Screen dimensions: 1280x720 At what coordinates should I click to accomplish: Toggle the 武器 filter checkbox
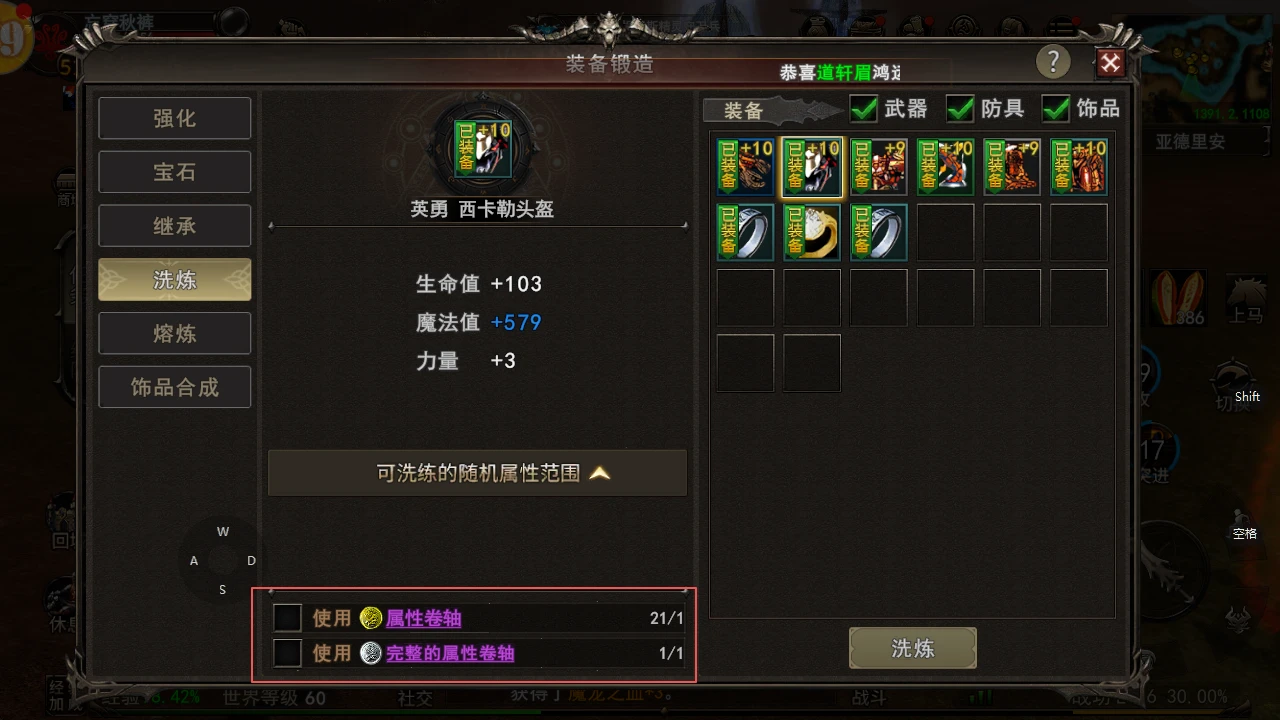click(863, 108)
